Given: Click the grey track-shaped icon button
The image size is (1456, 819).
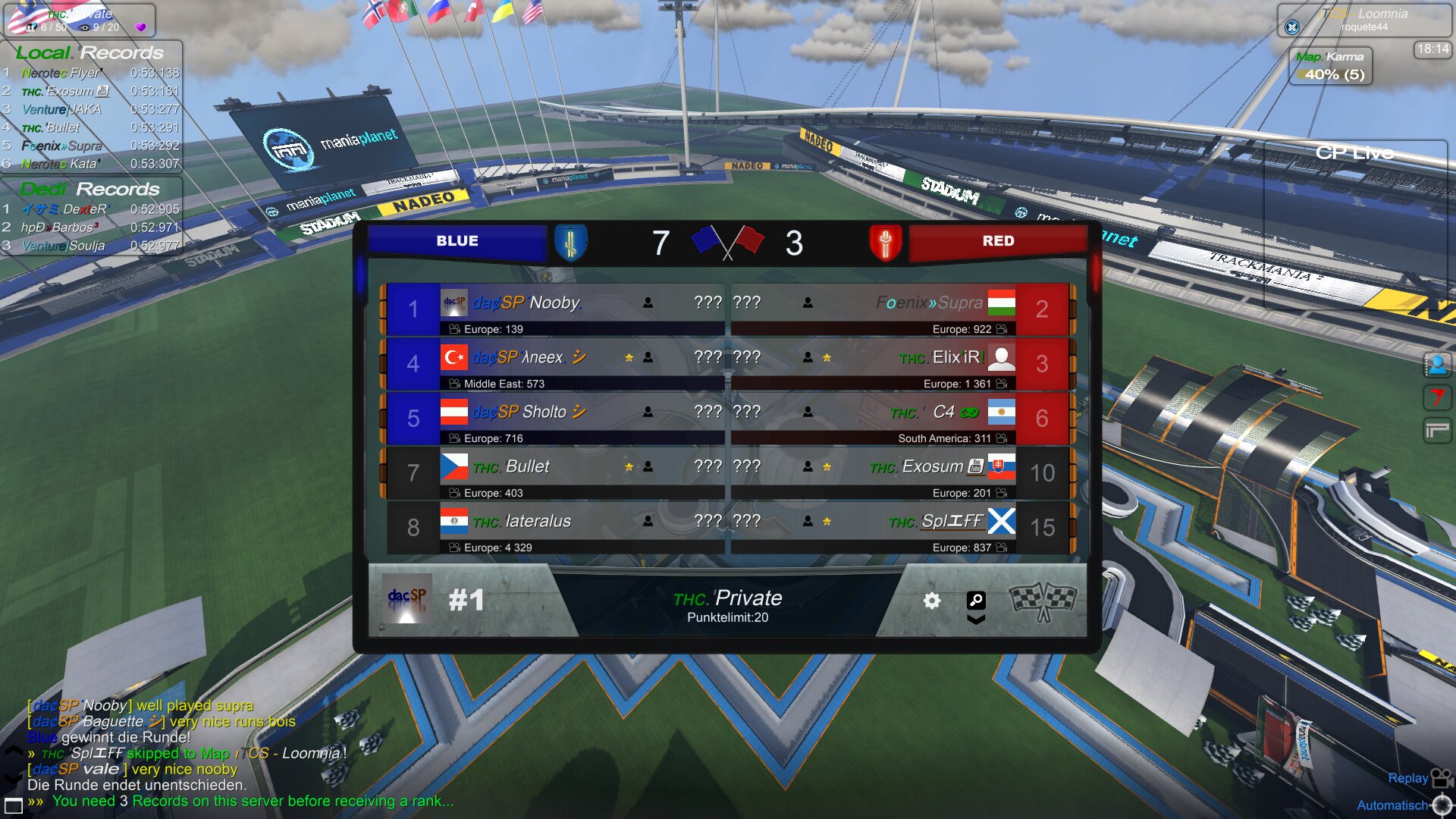Looking at the screenshot, I should (x=1436, y=431).
